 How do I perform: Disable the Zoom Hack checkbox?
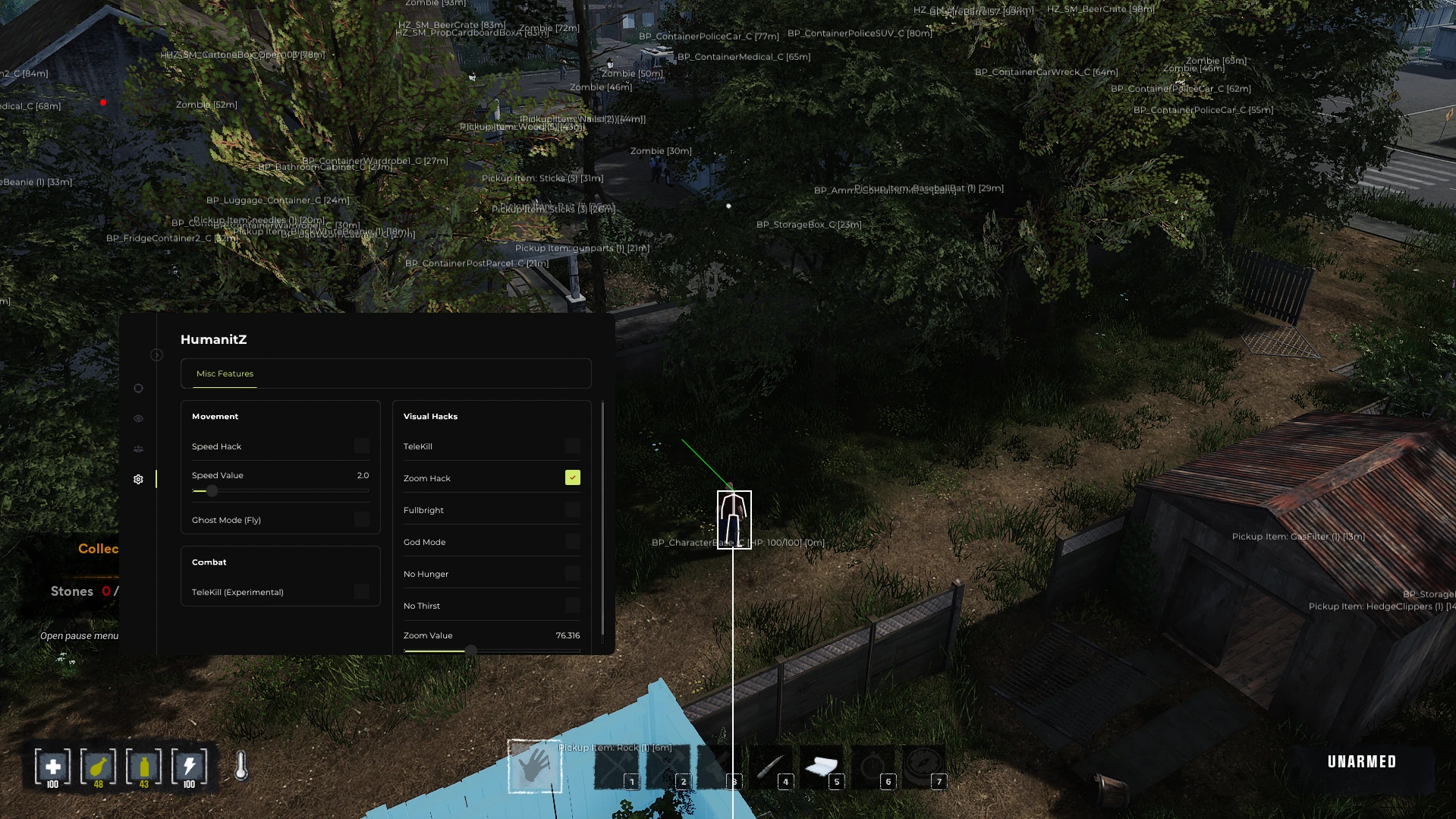click(x=572, y=477)
